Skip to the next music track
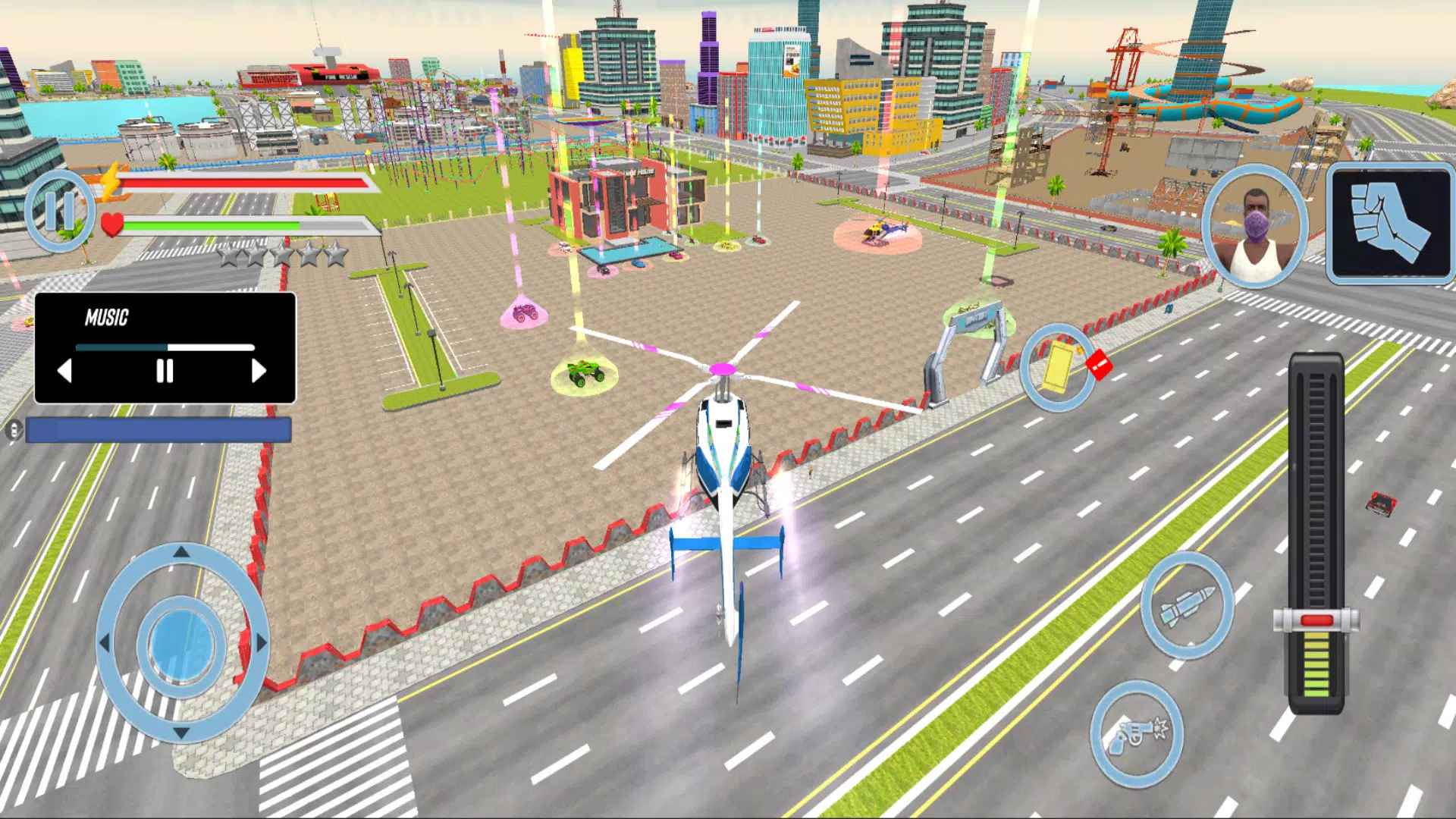Screen dimensions: 1456x819 pos(259,372)
